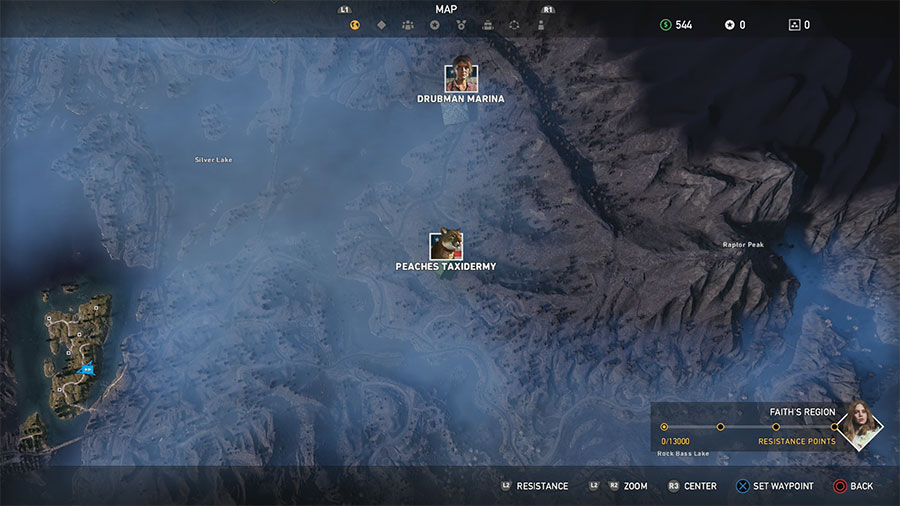
Task: Switch to the diamond icon tab
Action: 381,25
